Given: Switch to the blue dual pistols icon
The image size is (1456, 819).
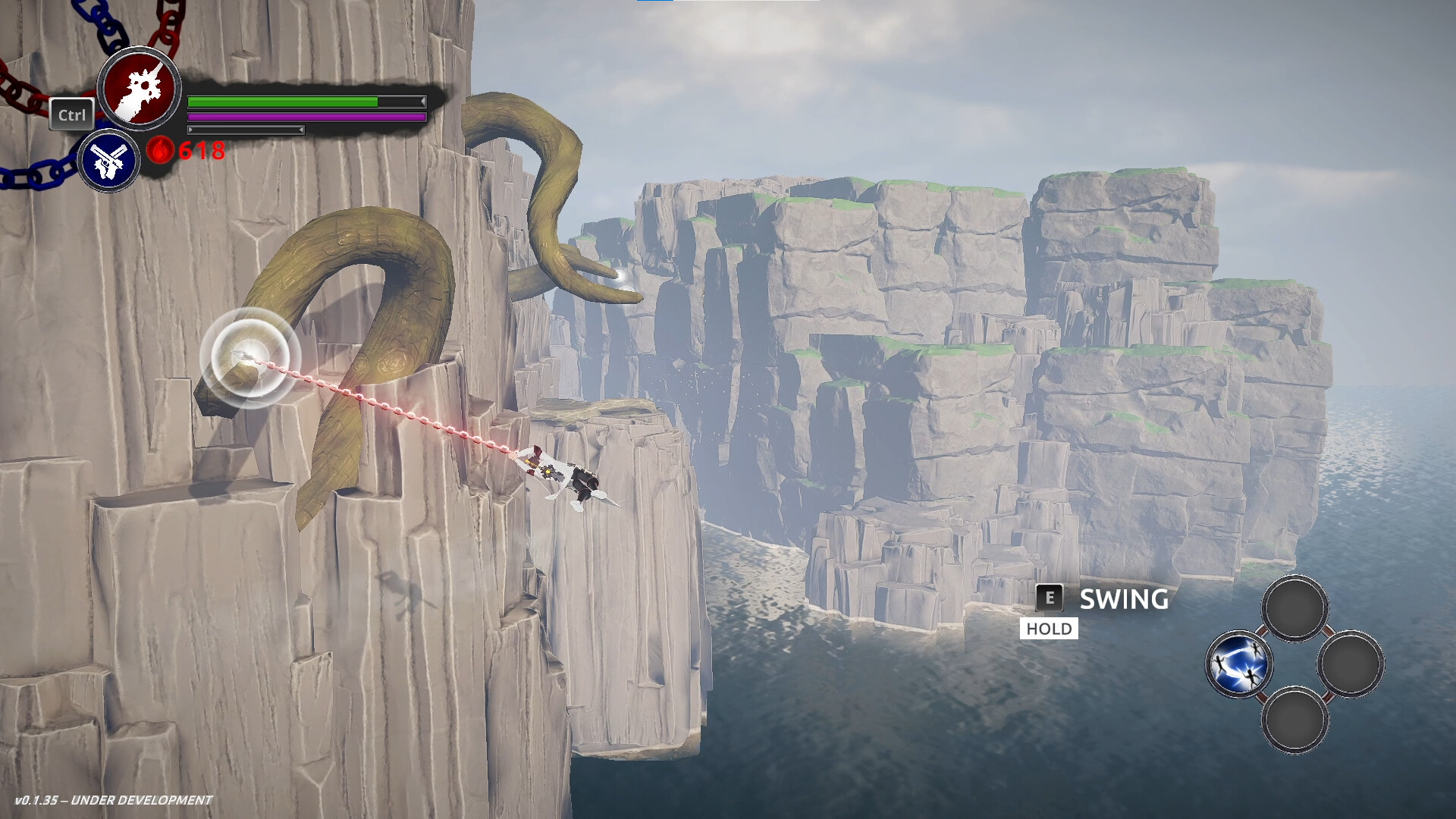Looking at the screenshot, I should coord(108,161).
